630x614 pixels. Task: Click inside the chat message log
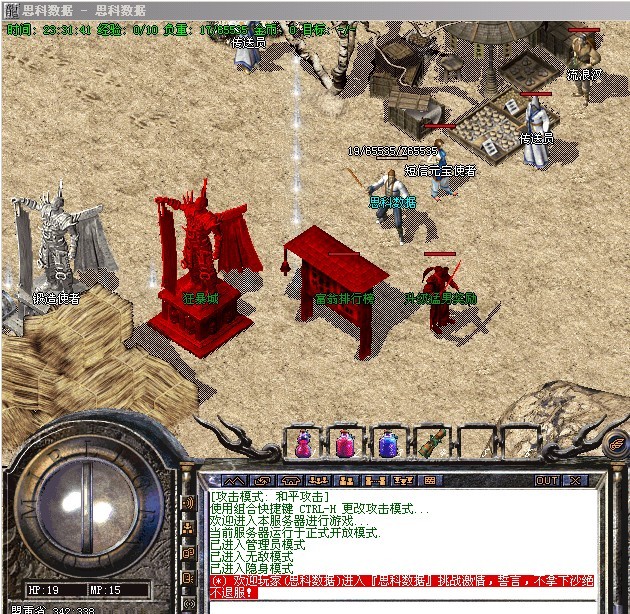tap(400, 540)
